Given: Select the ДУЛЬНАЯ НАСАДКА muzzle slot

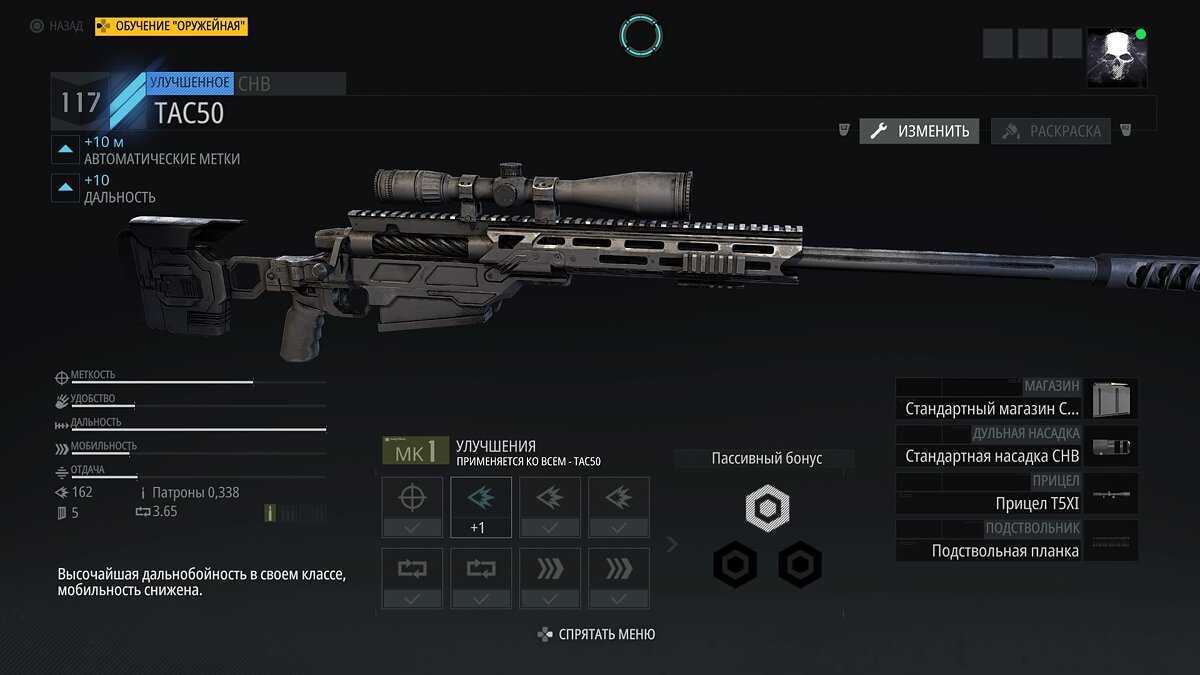Looking at the screenshot, I should (1016, 446).
